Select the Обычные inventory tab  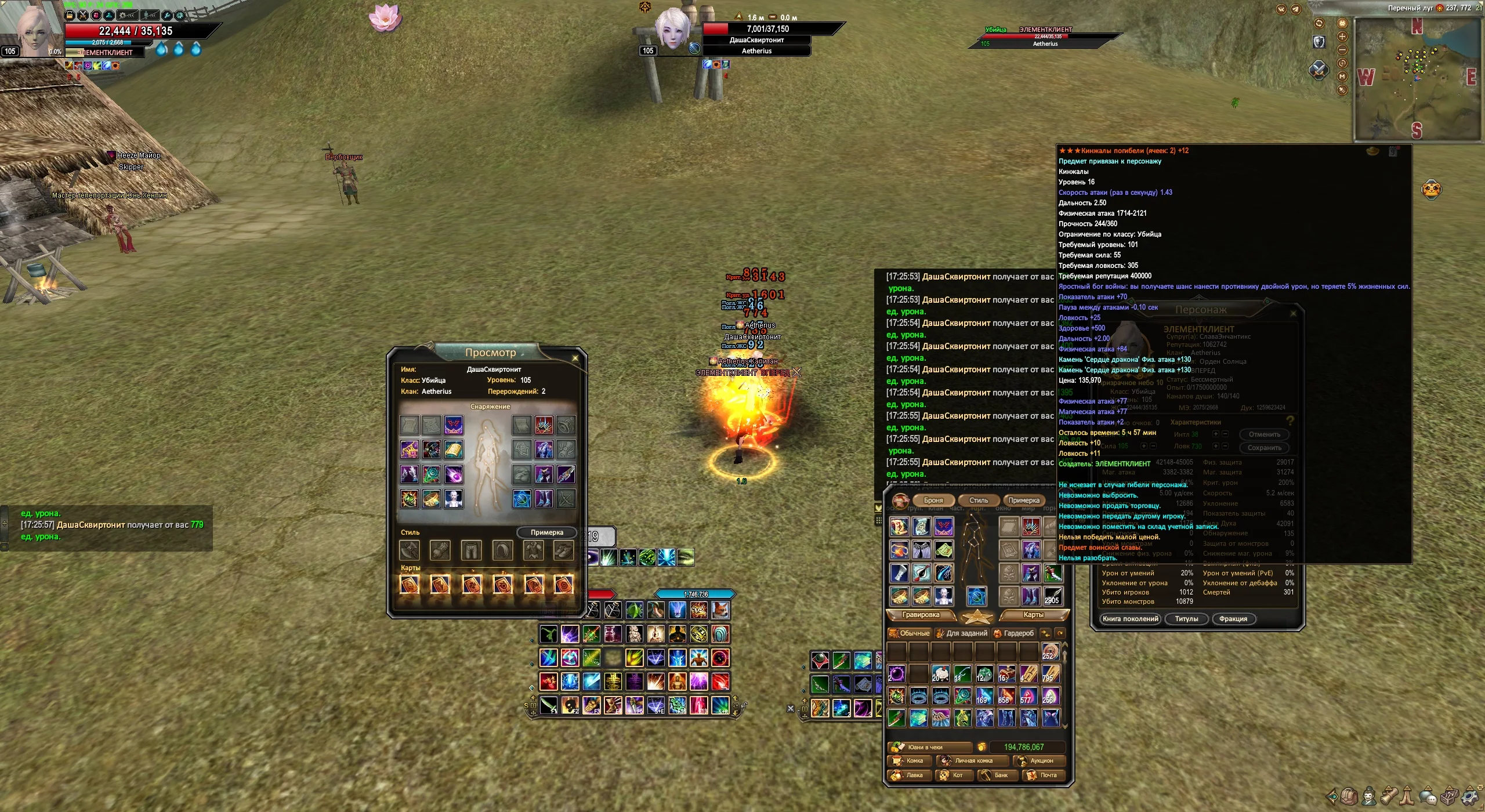click(910, 633)
